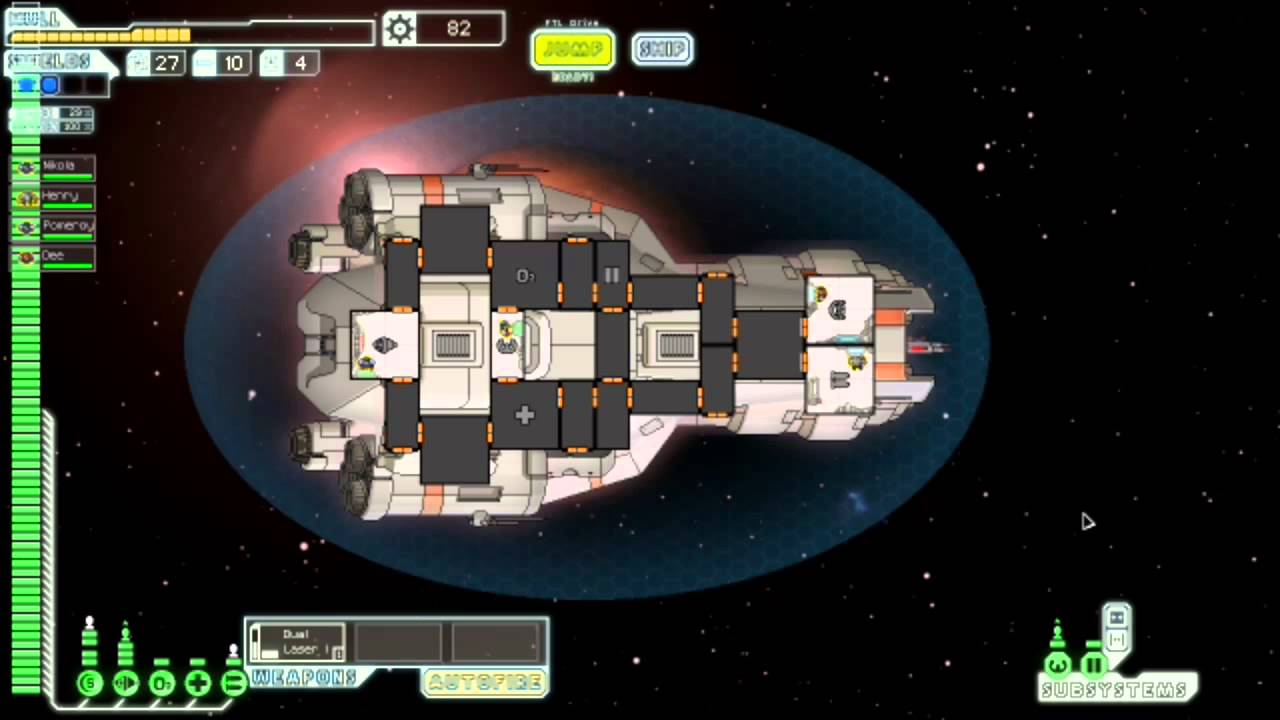Click the weapons system power icon
Viewport: 1280px width, 720px height.
233,684
